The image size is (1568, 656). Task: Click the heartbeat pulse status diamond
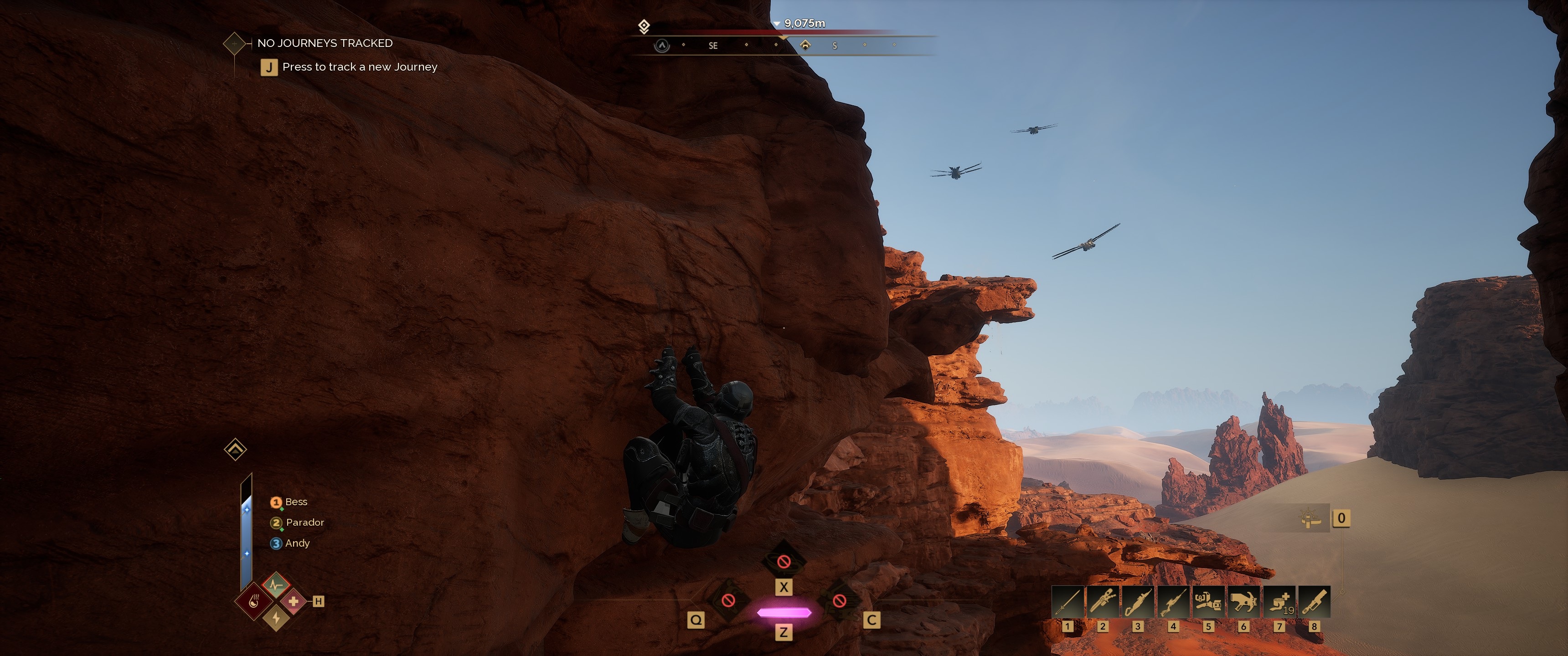tap(276, 585)
